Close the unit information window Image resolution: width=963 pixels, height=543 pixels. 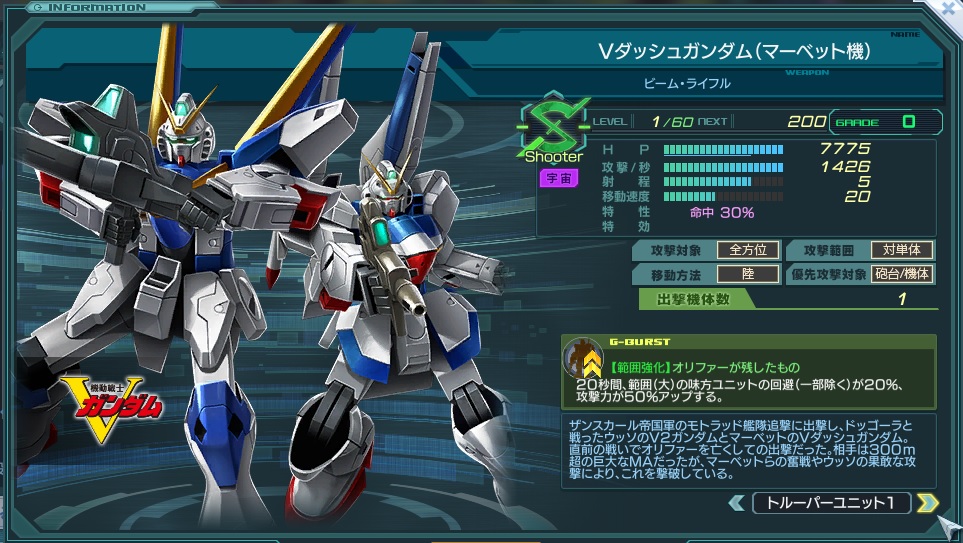pyautogui.click(x=946, y=10)
